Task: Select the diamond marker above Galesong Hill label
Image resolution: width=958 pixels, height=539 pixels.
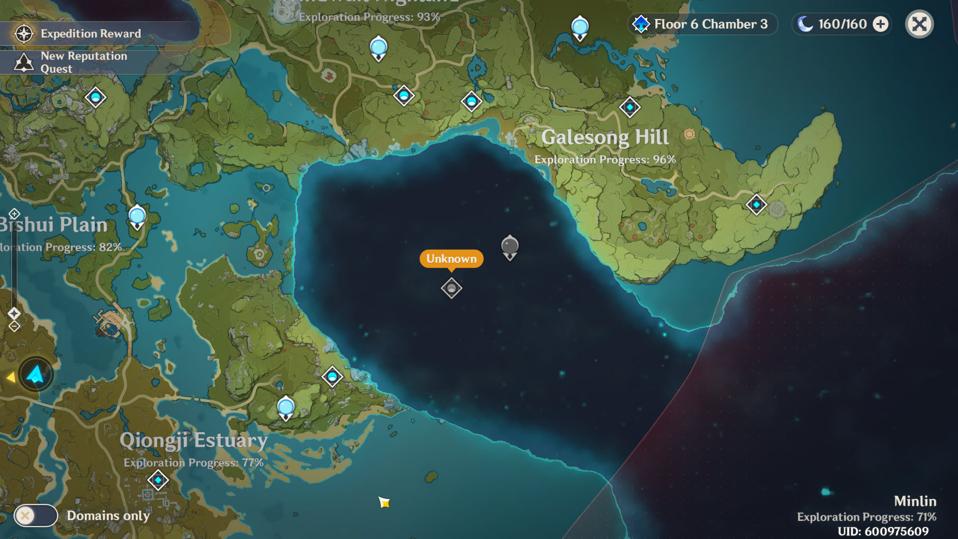Action: [629, 107]
